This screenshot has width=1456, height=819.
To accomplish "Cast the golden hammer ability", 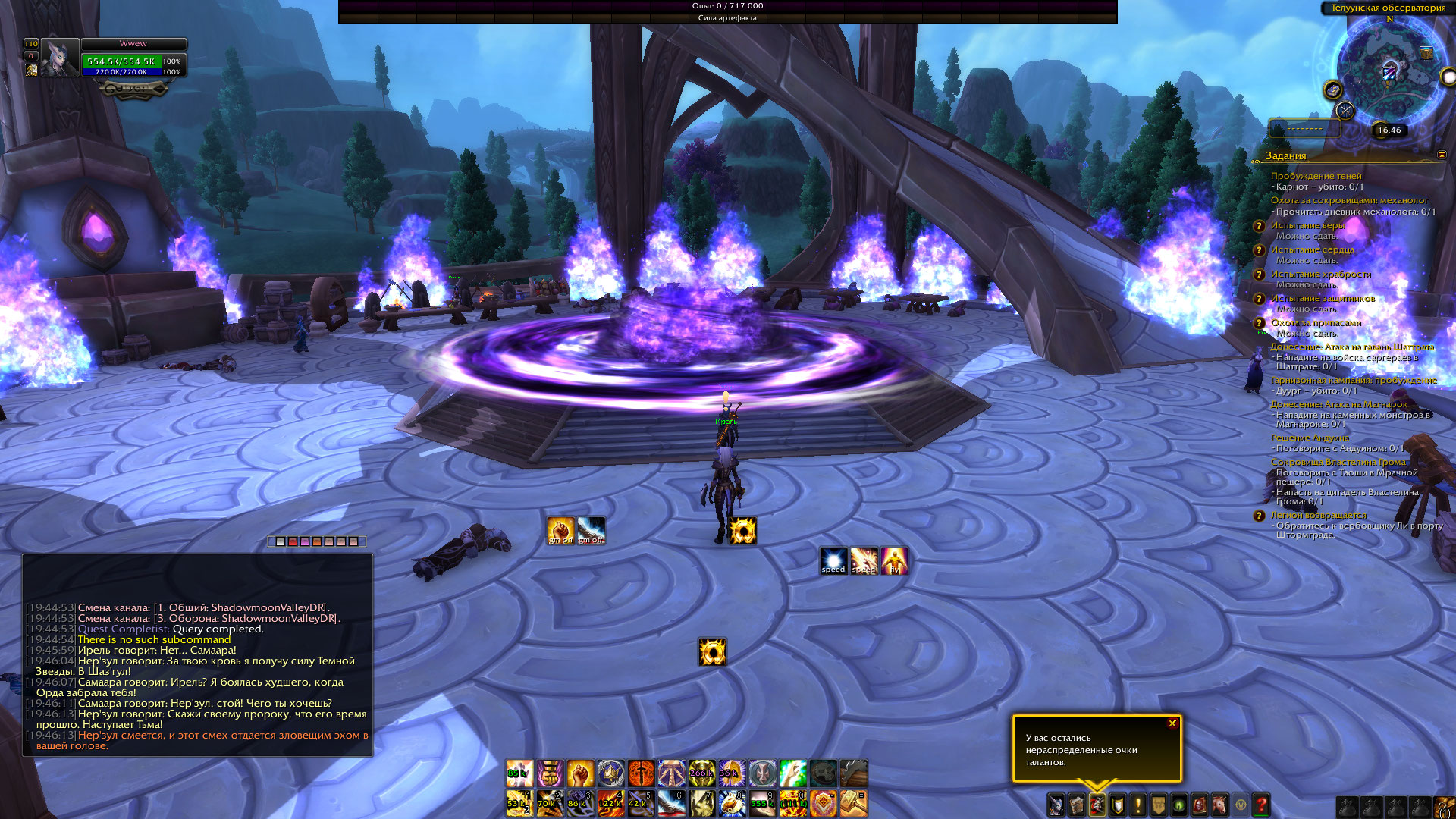I will [853, 803].
